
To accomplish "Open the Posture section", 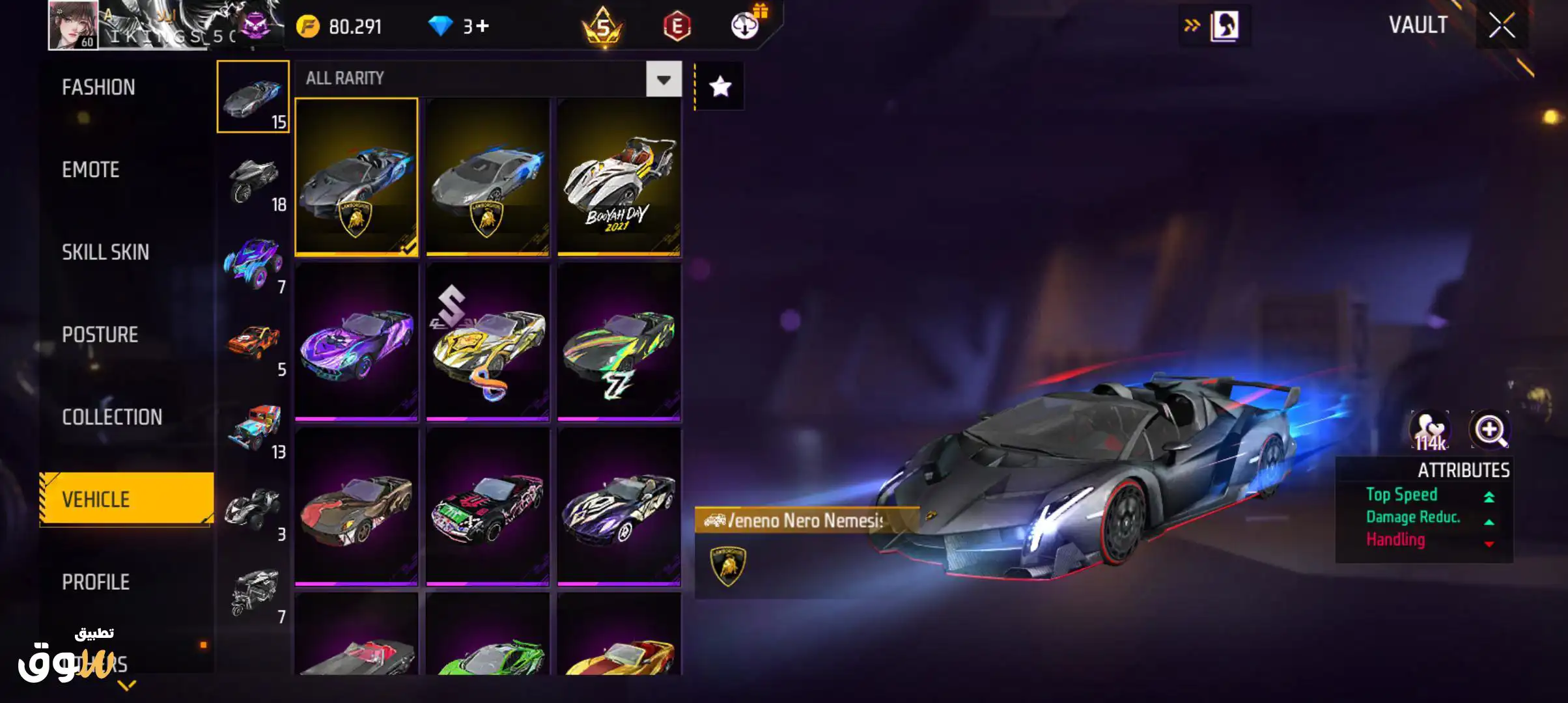I will [100, 335].
